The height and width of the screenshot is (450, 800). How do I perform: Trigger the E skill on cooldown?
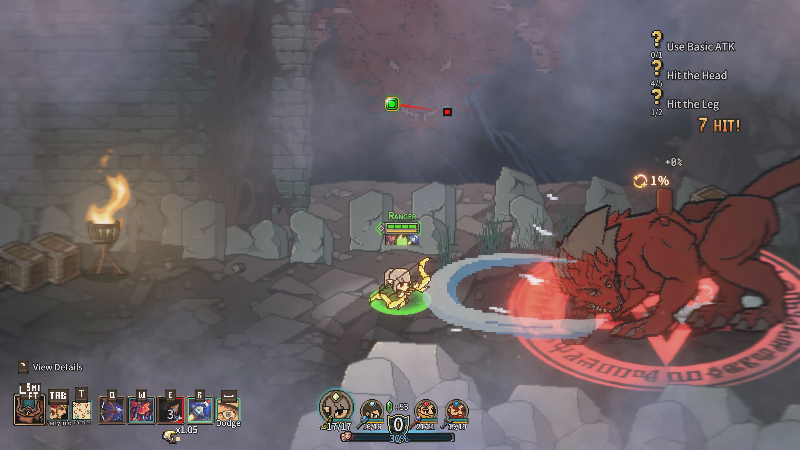(x=170, y=410)
